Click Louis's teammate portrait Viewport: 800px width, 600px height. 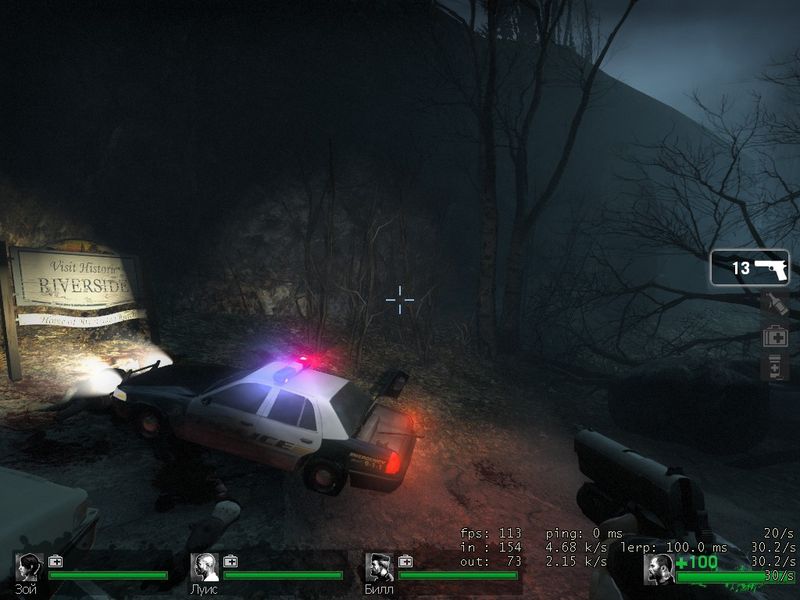pos(204,567)
